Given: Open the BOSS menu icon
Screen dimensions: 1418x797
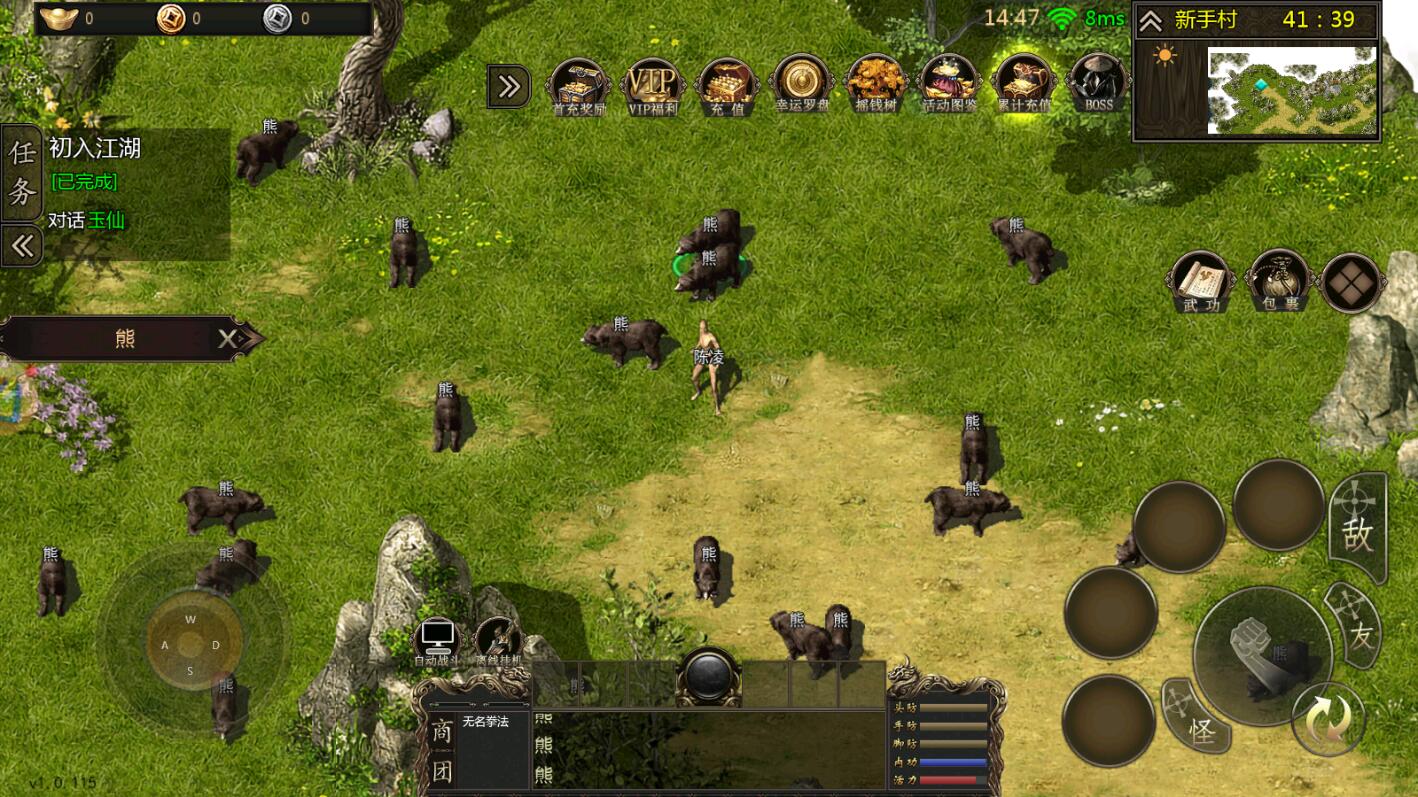Looking at the screenshot, I should (1098, 83).
